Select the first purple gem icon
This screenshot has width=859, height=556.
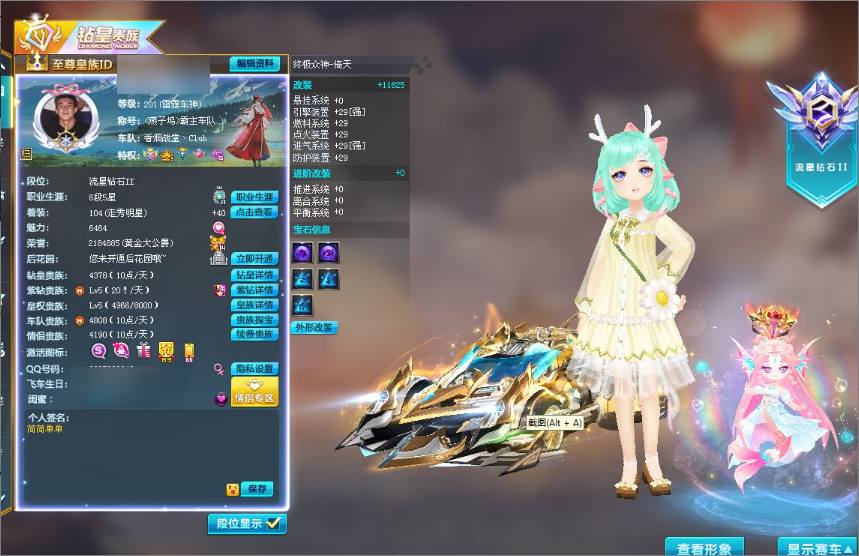click(x=303, y=253)
